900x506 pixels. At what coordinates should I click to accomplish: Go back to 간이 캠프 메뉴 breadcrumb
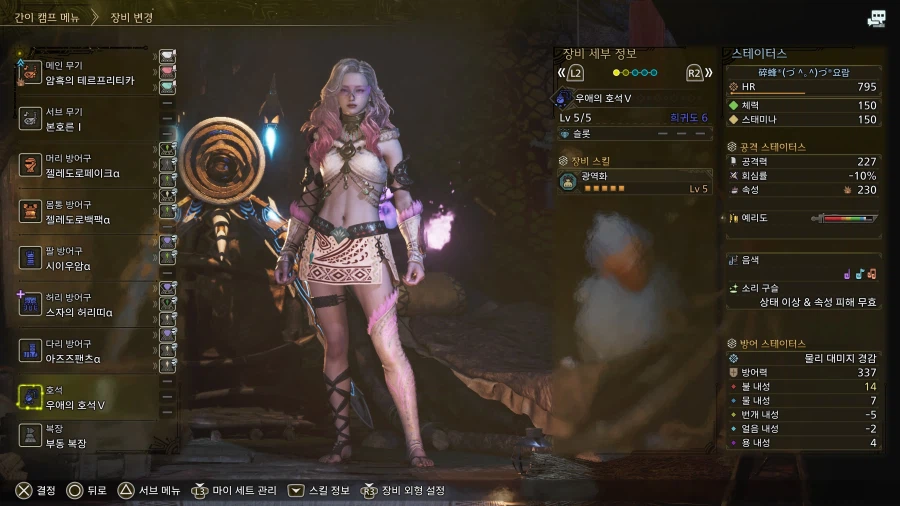[x=42, y=17]
